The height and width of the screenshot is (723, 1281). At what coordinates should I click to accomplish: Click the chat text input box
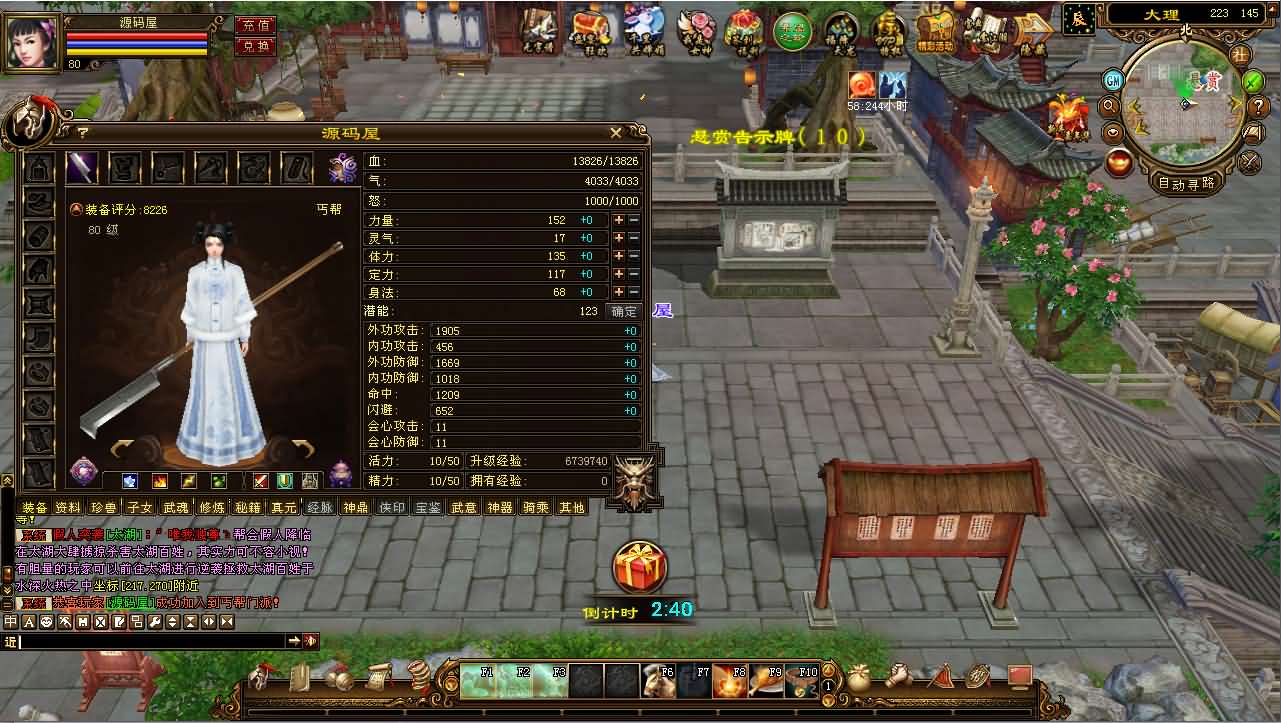point(150,641)
